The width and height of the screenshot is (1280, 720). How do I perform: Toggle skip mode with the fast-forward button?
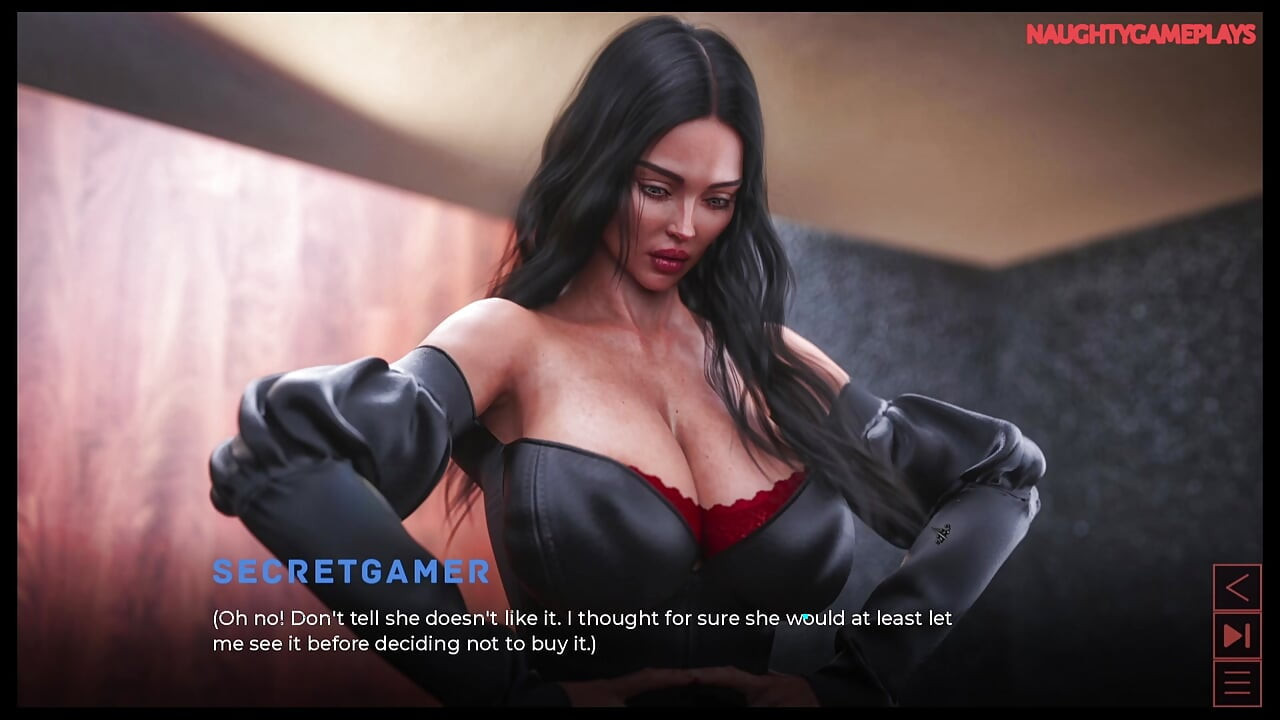coord(1237,635)
